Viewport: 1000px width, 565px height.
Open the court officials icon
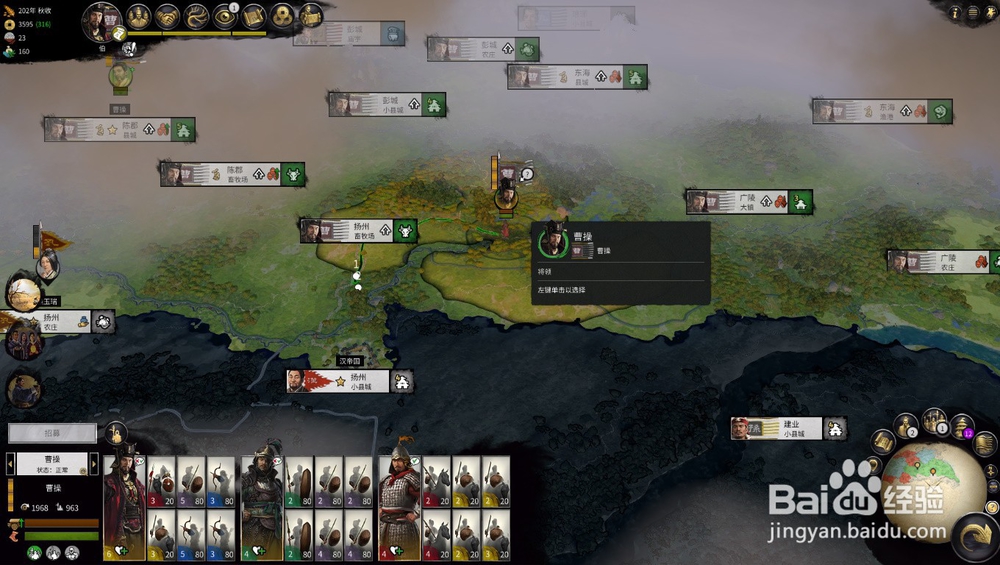[x=139, y=16]
